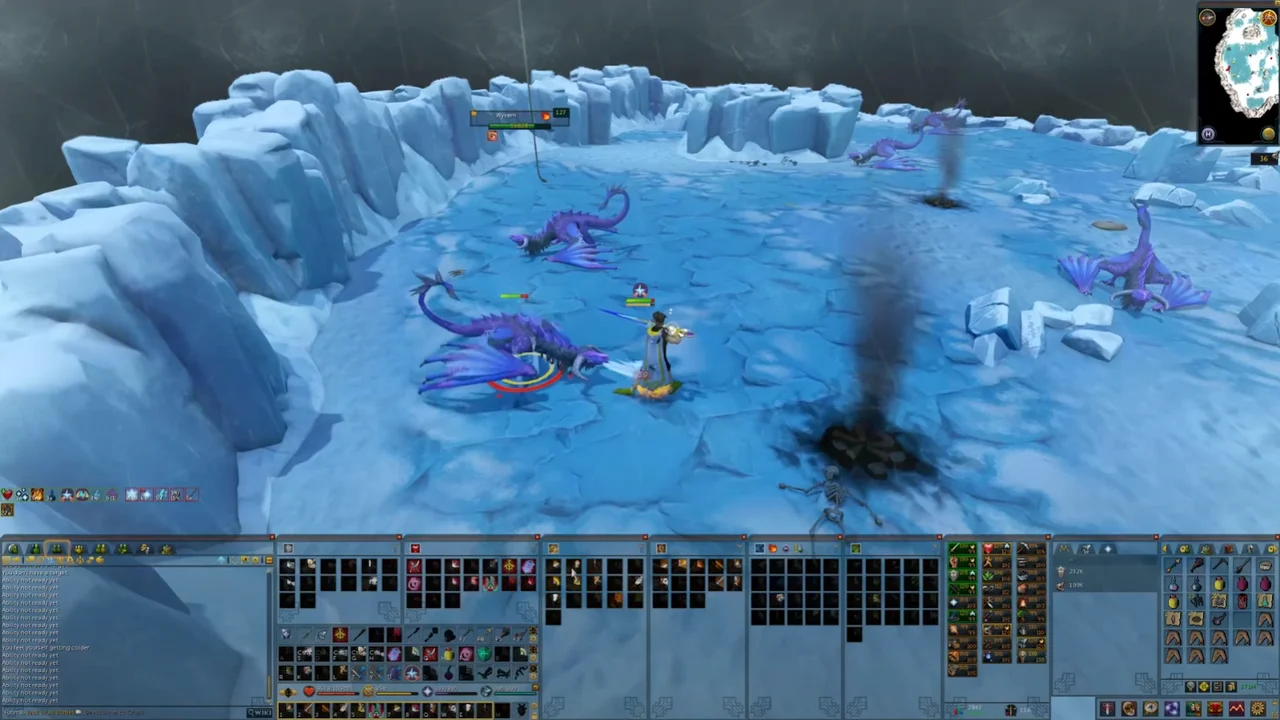Image resolution: width=1280 pixels, height=720 pixels.
Task: Click the compass on the minimap
Action: point(1208,17)
